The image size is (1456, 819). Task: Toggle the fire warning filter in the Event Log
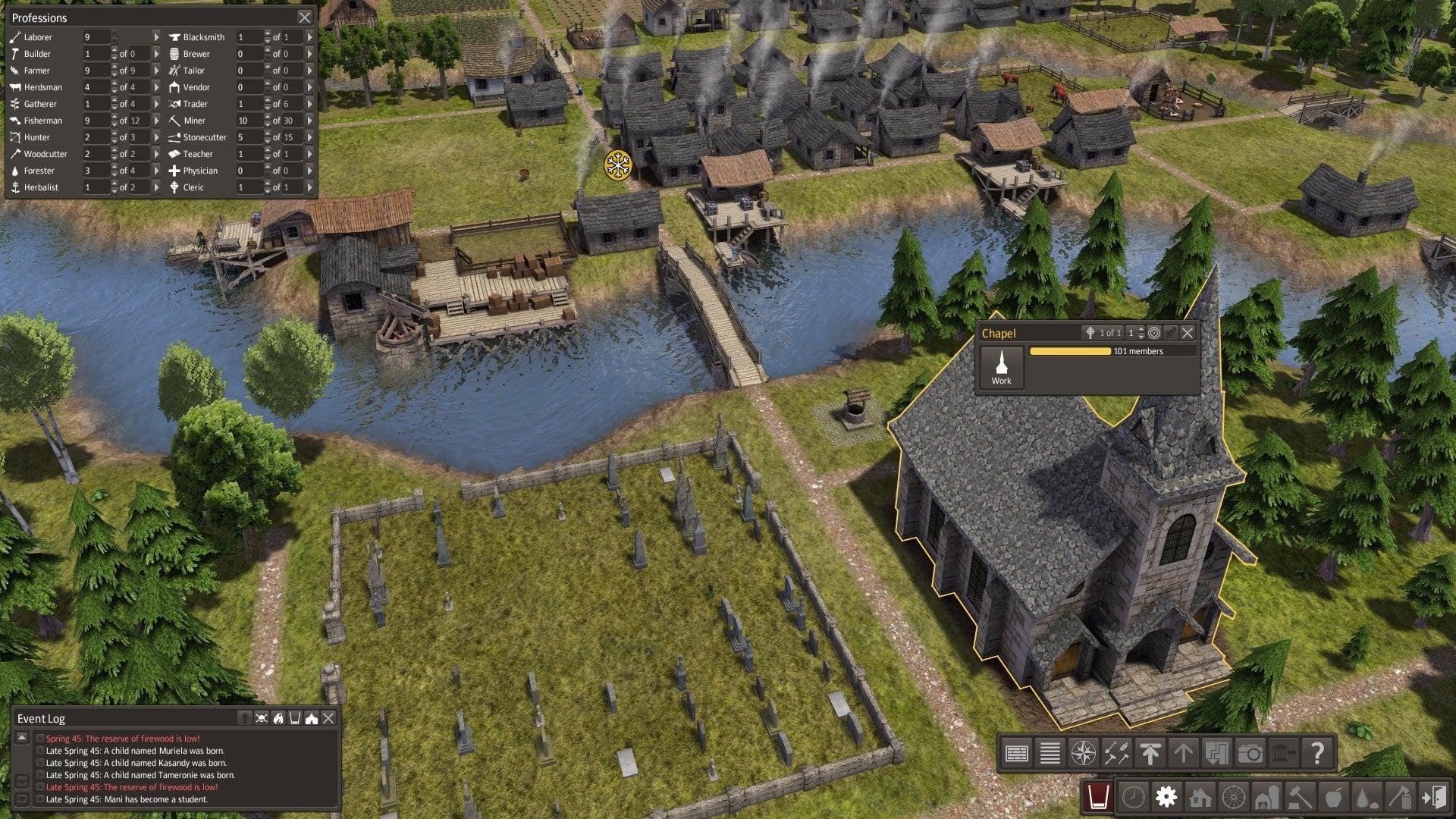pos(278,718)
